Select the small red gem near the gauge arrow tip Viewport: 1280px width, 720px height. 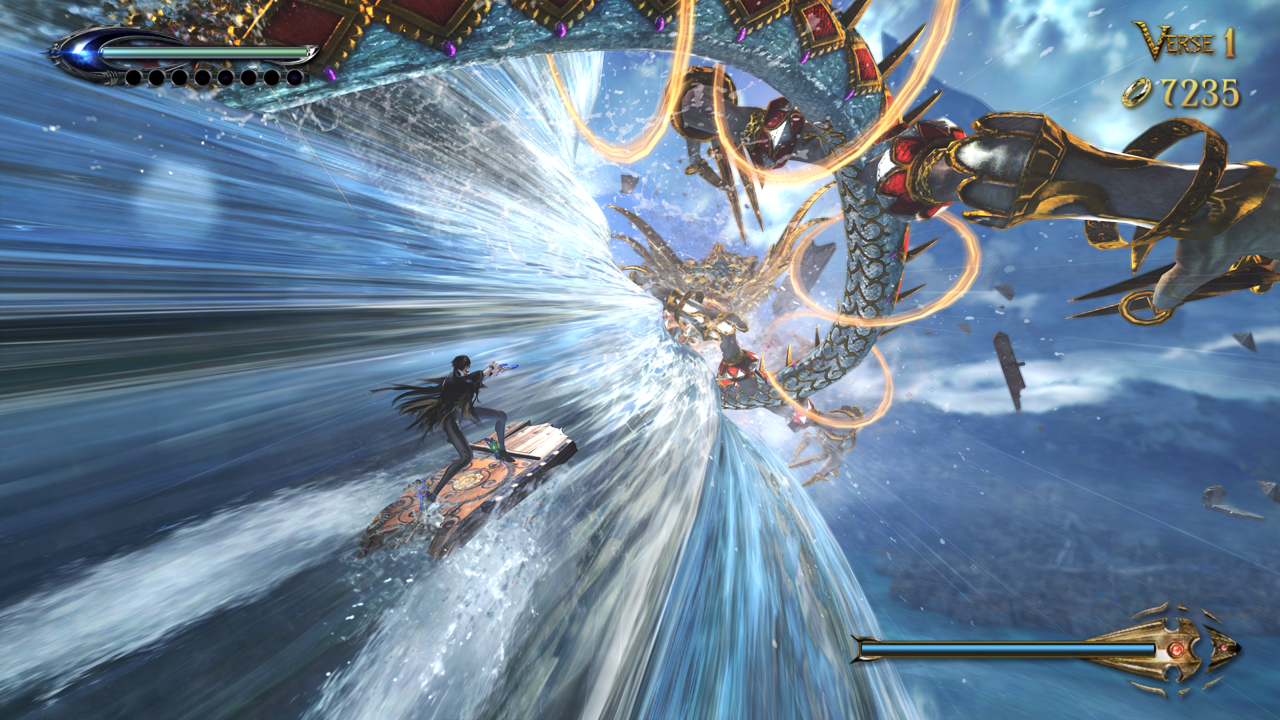coord(1222,648)
